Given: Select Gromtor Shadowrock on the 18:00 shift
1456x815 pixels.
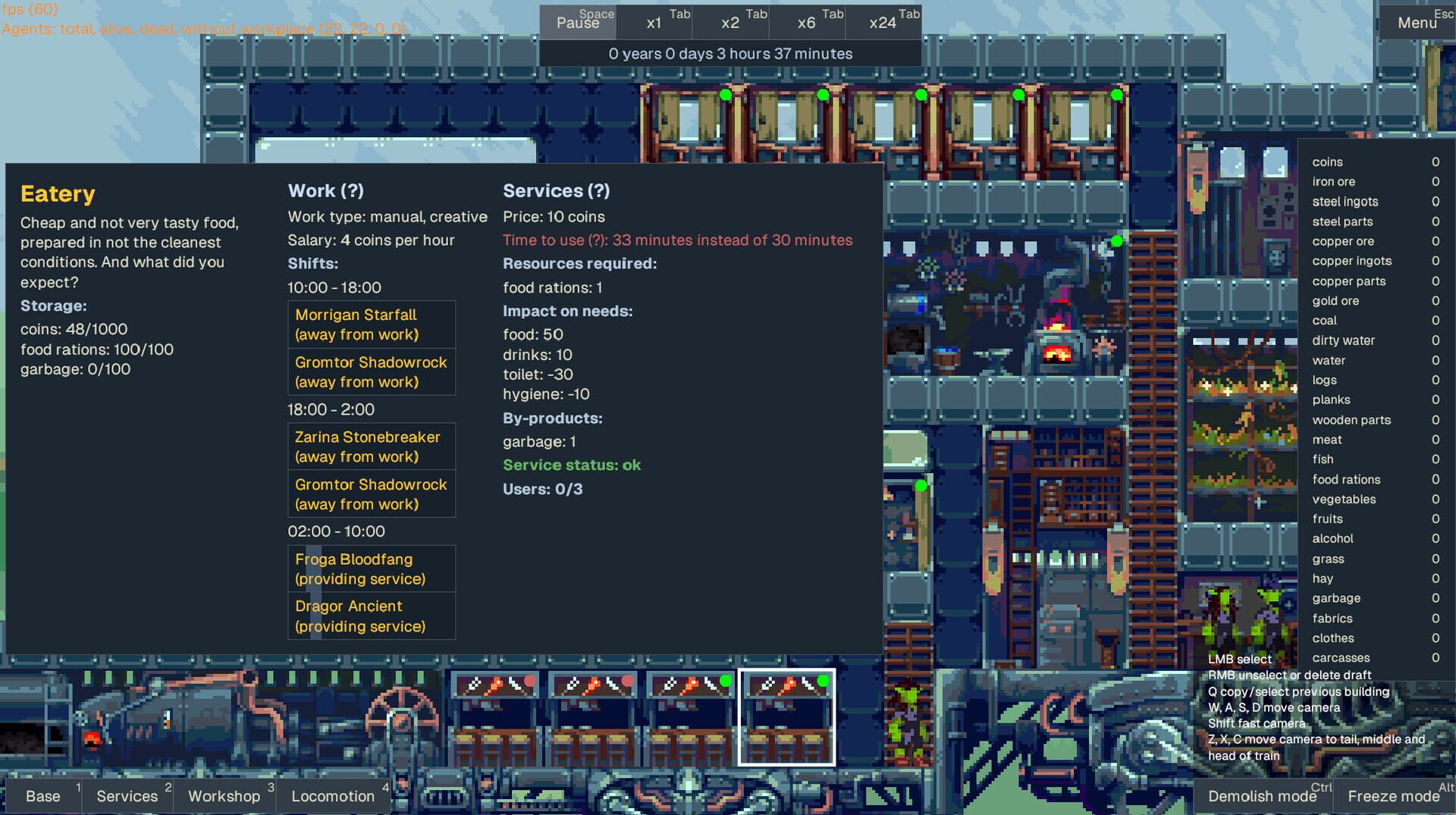Looking at the screenshot, I should click(x=371, y=494).
